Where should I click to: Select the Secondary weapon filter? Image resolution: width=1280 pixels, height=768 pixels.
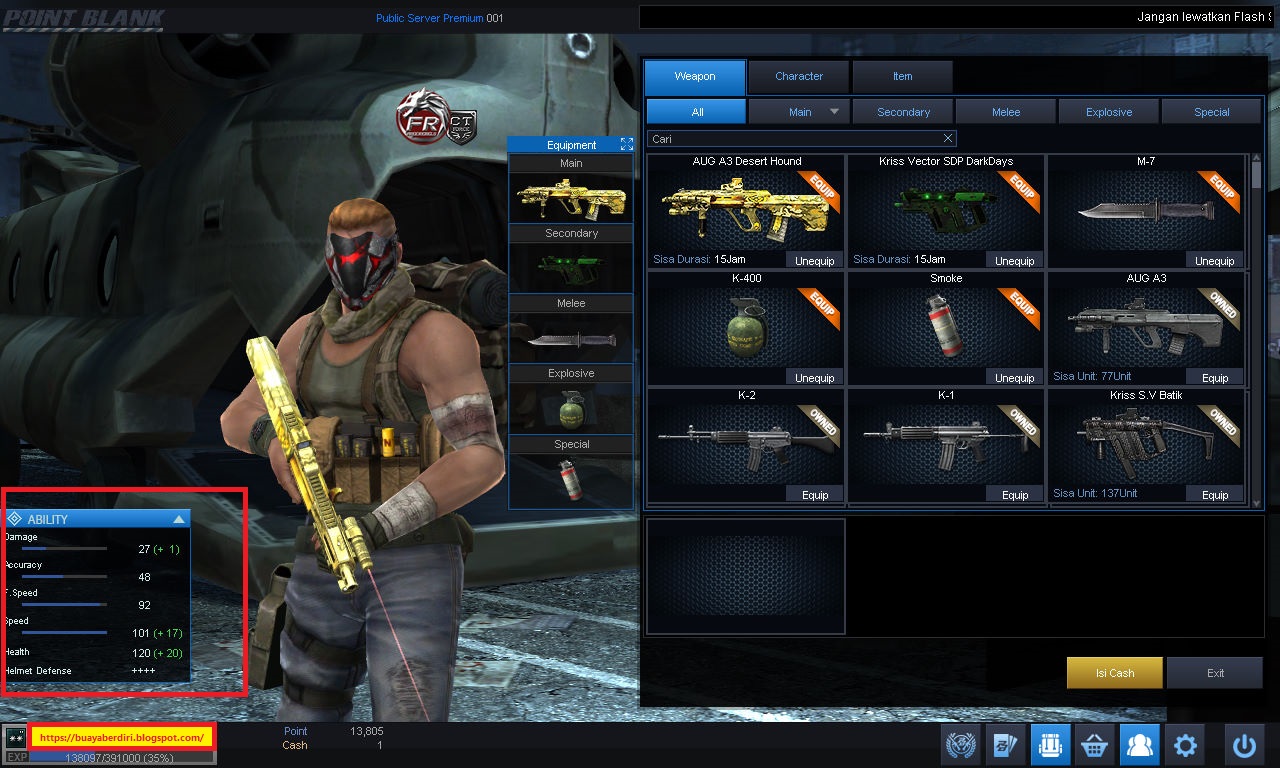tap(902, 111)
